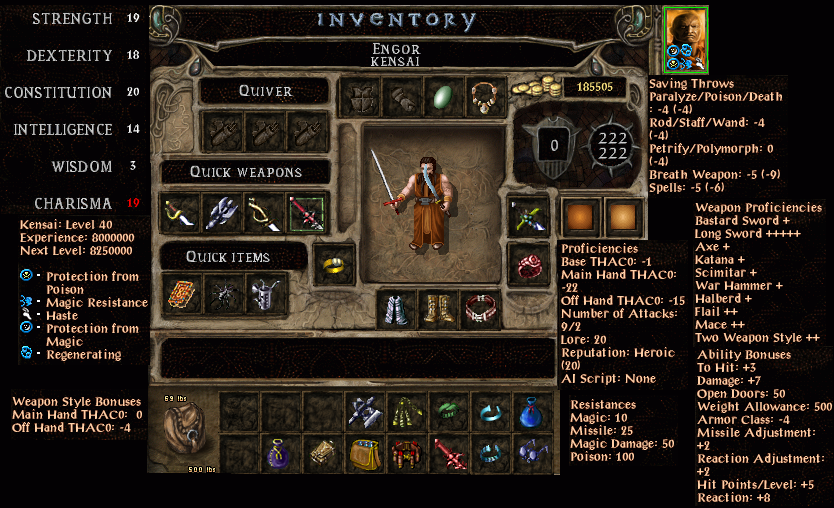Select the green oval gem amulet slot
This screenshot has width=834, height=508.
[x=440, y=97]
